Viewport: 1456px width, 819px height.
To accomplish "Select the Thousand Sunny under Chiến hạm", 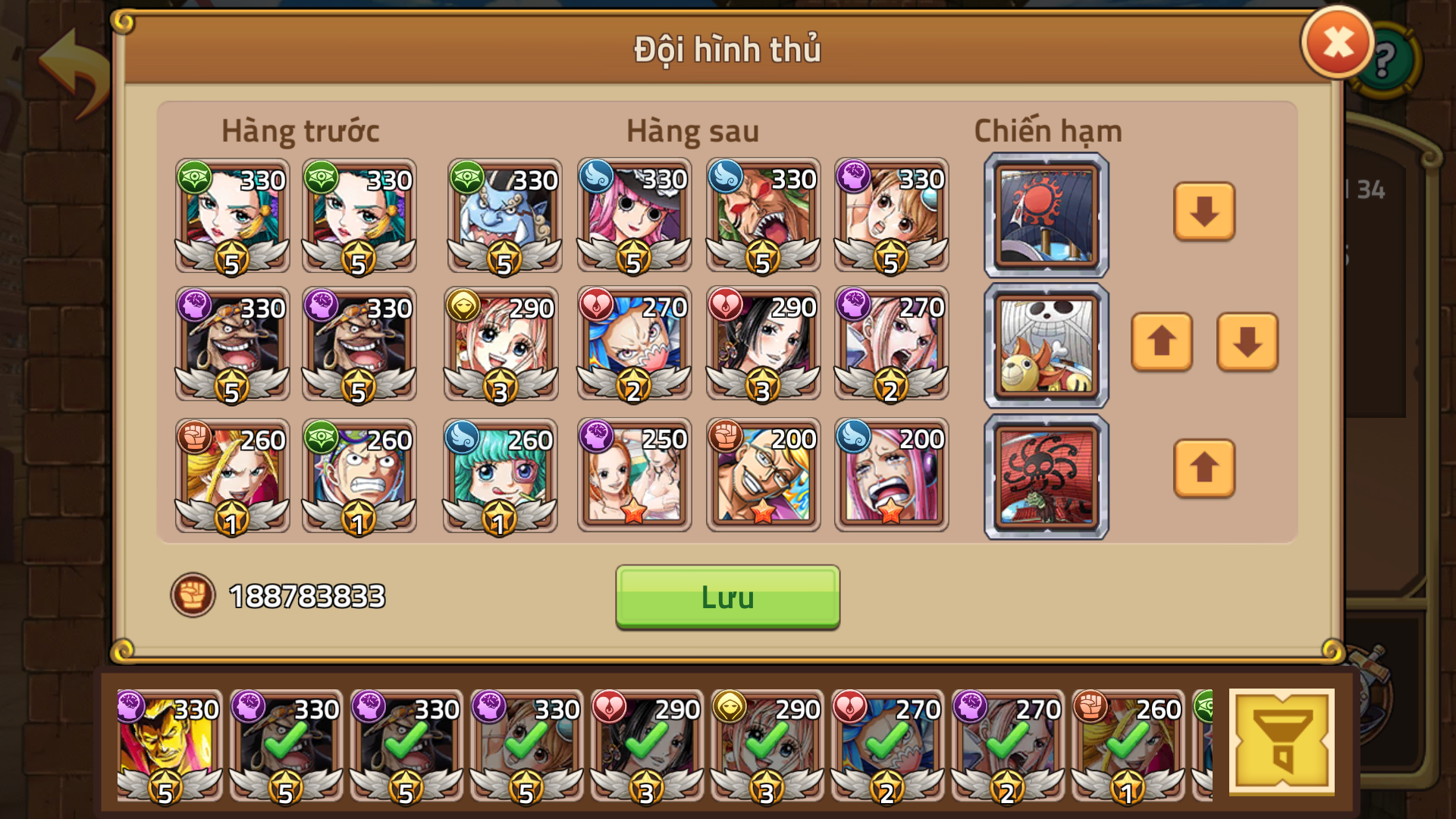I will point(1045,345).
